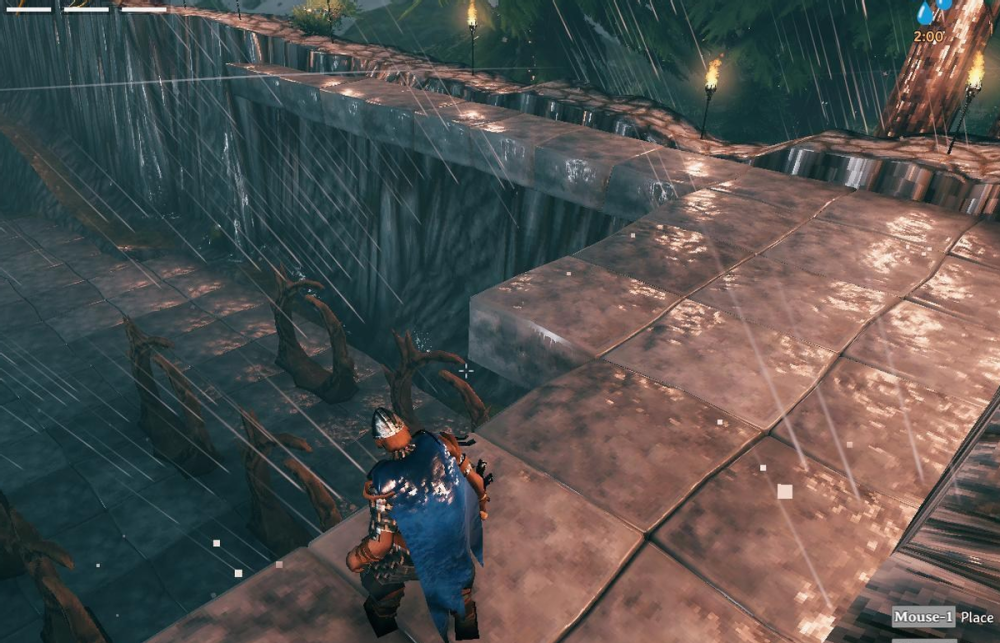Click the Wet status effect water-drop icon
The image size is (1000, 643).
929,11
